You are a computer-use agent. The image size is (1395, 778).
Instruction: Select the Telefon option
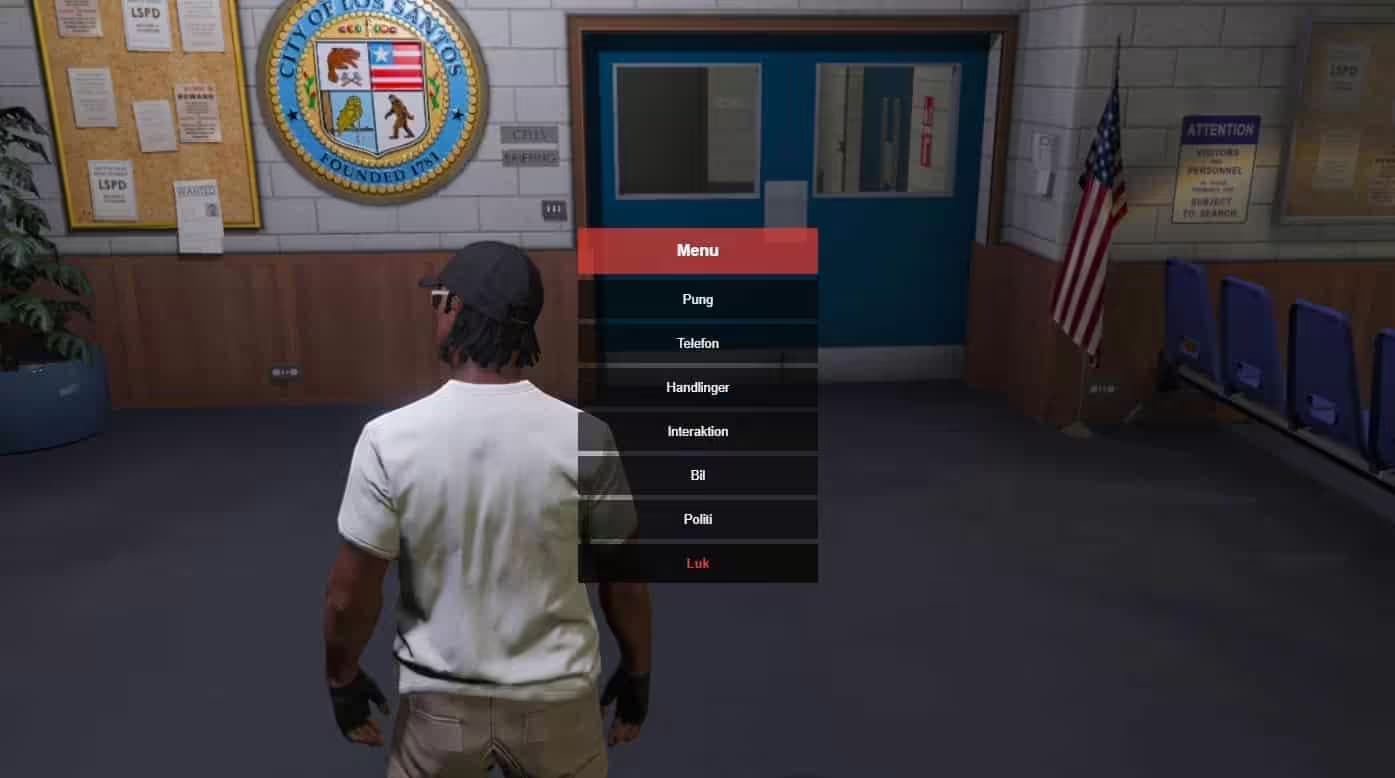pos(697,343)
